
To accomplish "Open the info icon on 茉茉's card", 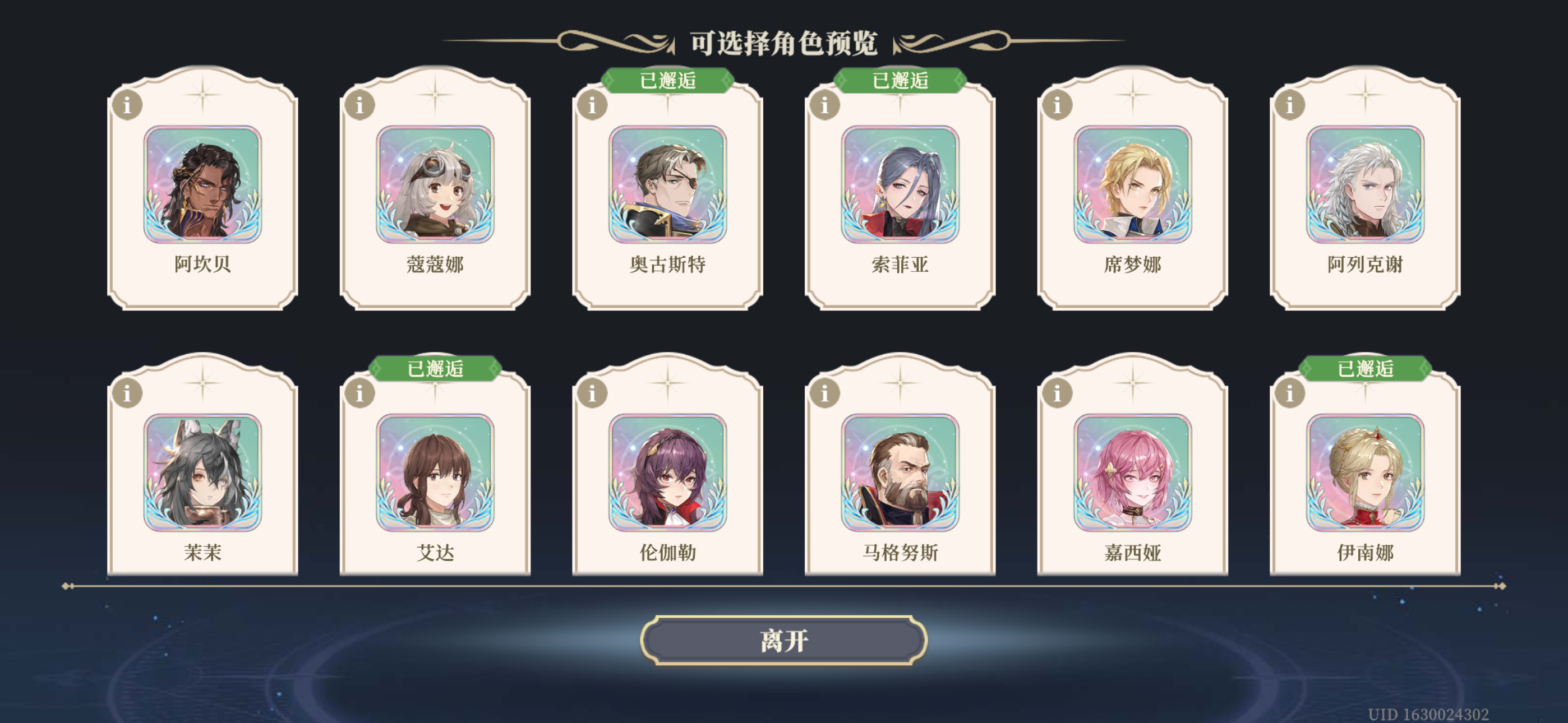I will tap(129, 394).
